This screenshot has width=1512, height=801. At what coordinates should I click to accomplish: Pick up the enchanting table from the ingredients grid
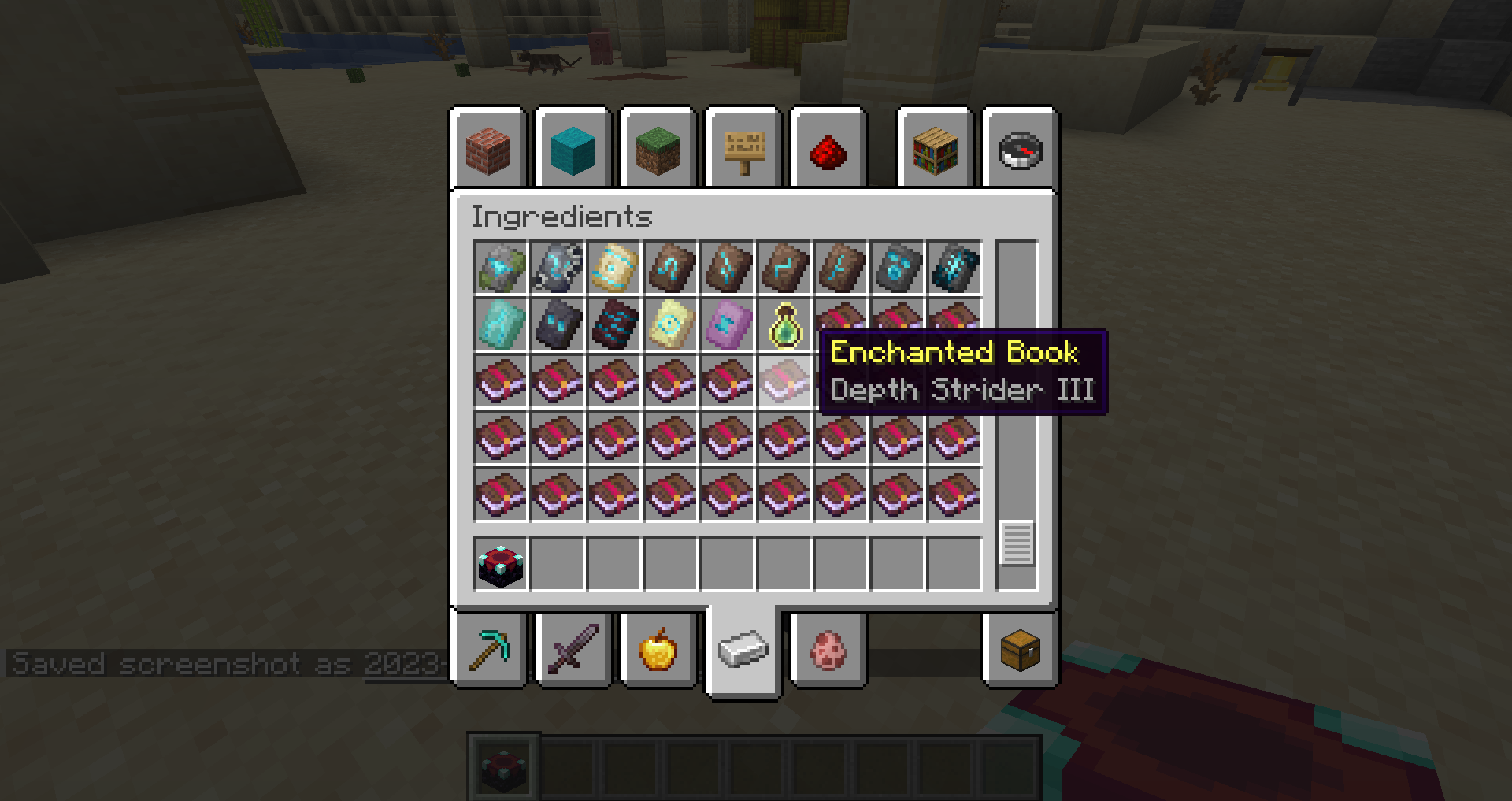[x=502, y=562]
